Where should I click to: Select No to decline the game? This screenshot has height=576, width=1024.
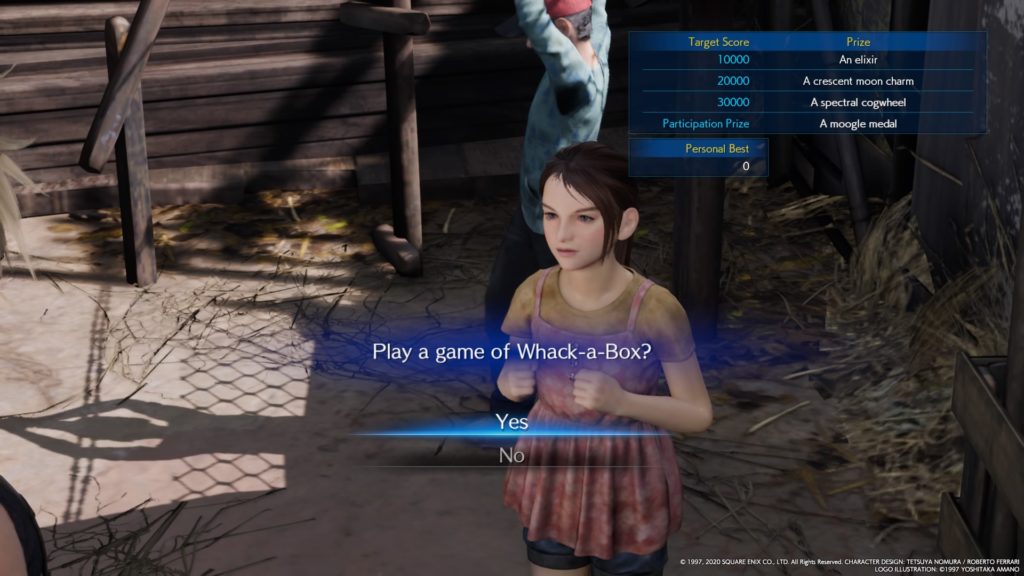pos(512,455)
